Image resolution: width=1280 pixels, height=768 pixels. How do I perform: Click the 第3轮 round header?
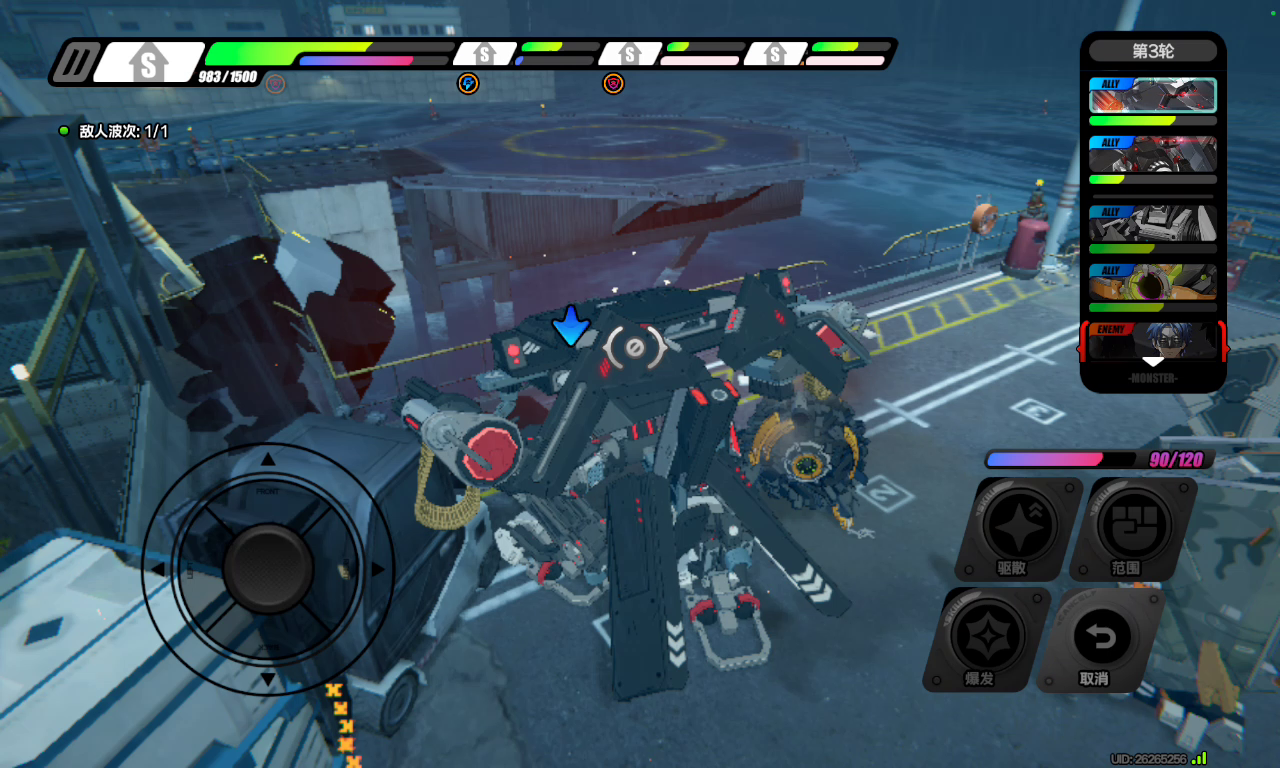(x=1152, y=51)
